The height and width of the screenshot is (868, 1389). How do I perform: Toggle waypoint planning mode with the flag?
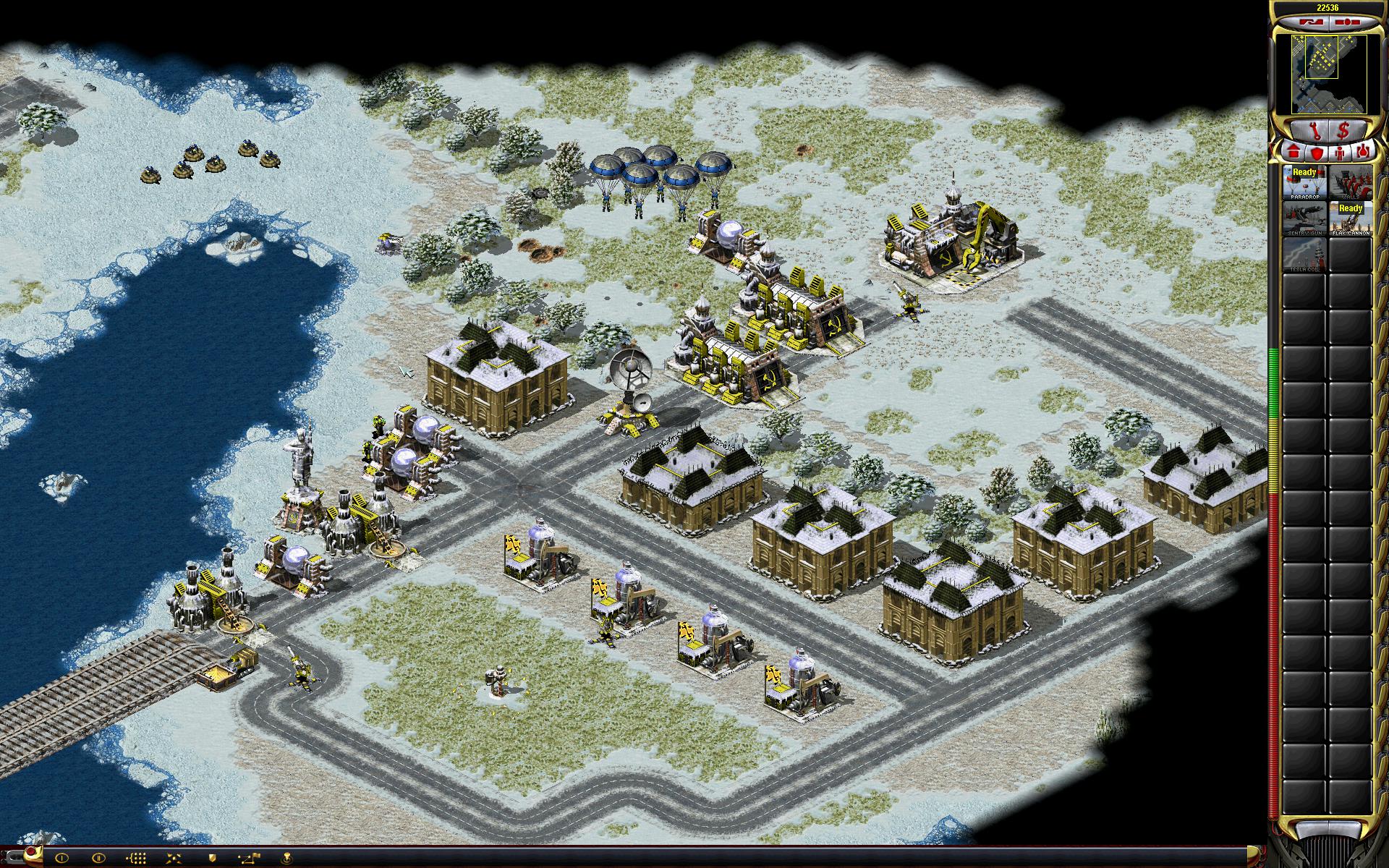click(251, 857)
